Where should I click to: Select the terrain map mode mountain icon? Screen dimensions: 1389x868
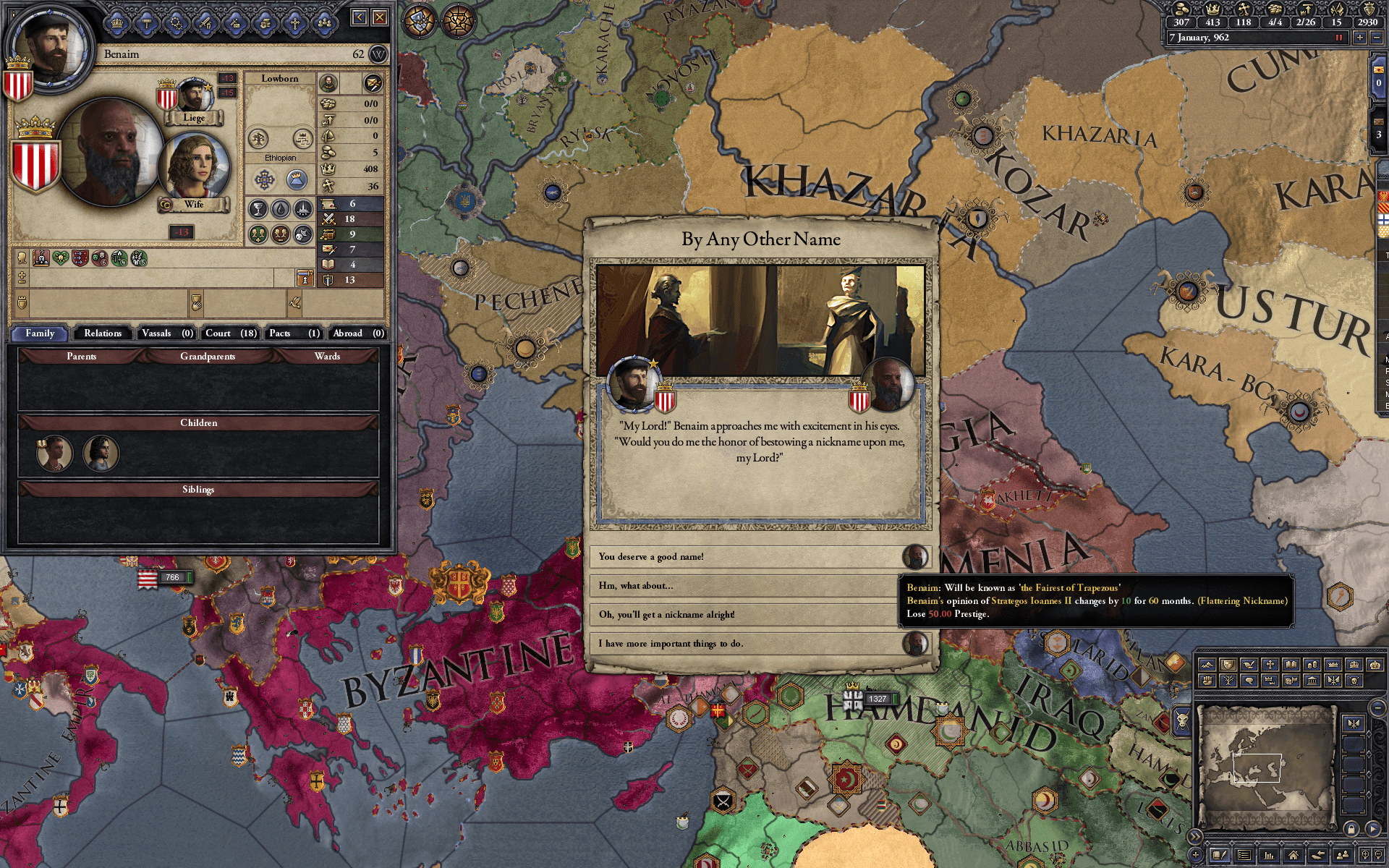[1207, 664]
